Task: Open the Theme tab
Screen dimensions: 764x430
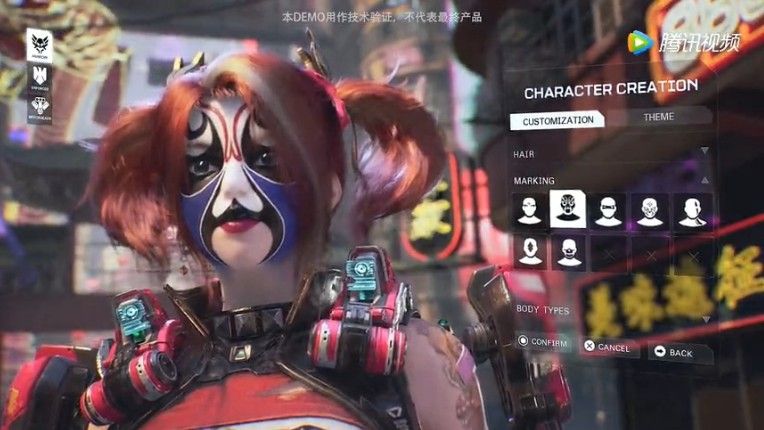Action: pos(658,117)
